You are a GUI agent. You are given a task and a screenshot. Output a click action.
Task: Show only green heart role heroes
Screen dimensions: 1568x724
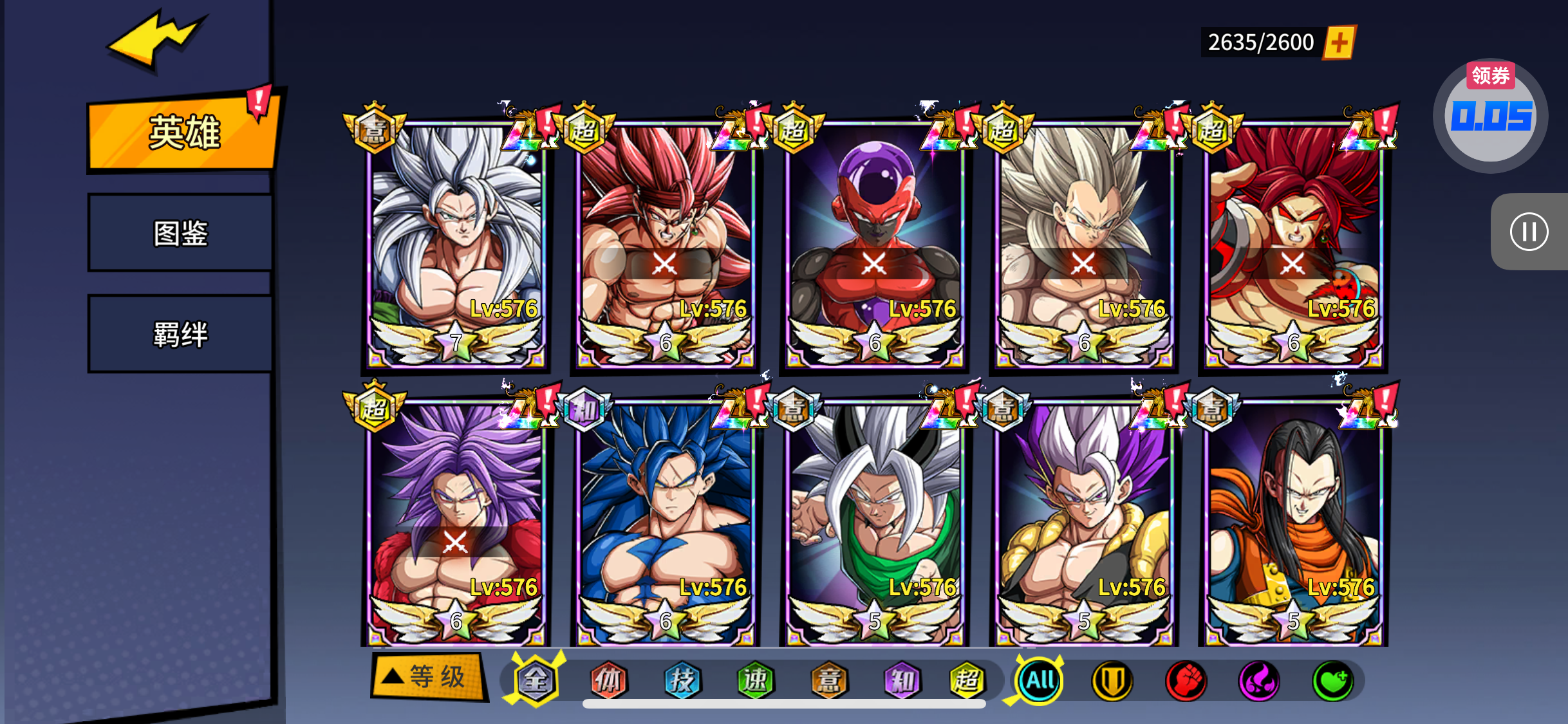(1332, 681)
